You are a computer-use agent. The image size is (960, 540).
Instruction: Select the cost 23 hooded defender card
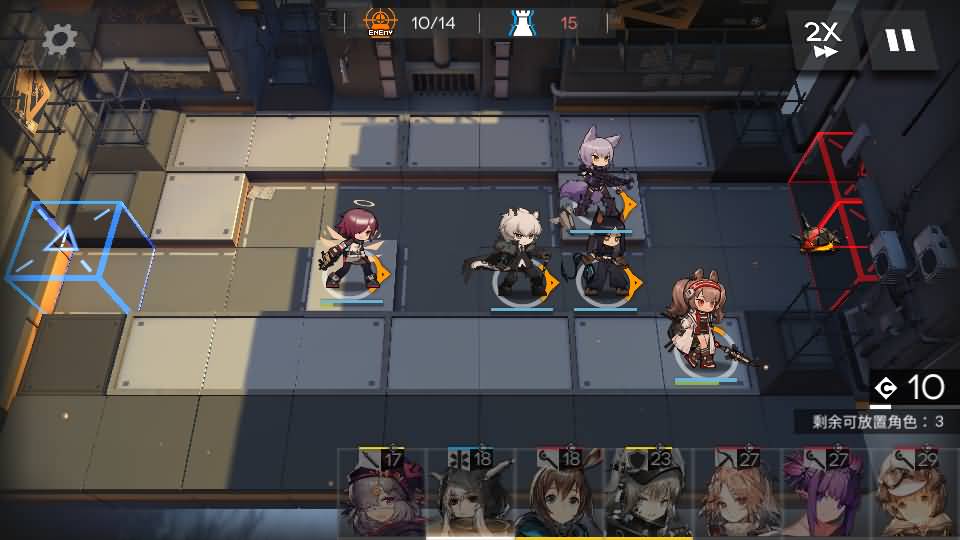[x=650, y=495]
